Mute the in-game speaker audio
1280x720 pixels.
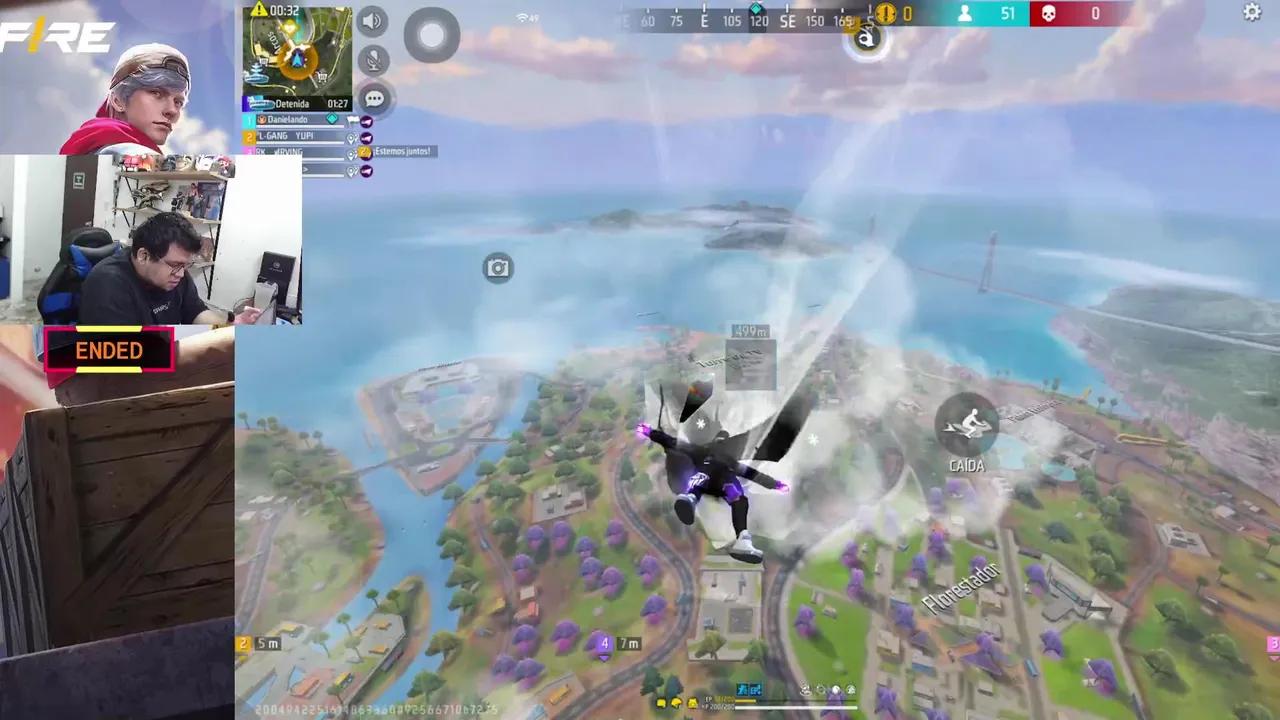click(x=372, y=21)
